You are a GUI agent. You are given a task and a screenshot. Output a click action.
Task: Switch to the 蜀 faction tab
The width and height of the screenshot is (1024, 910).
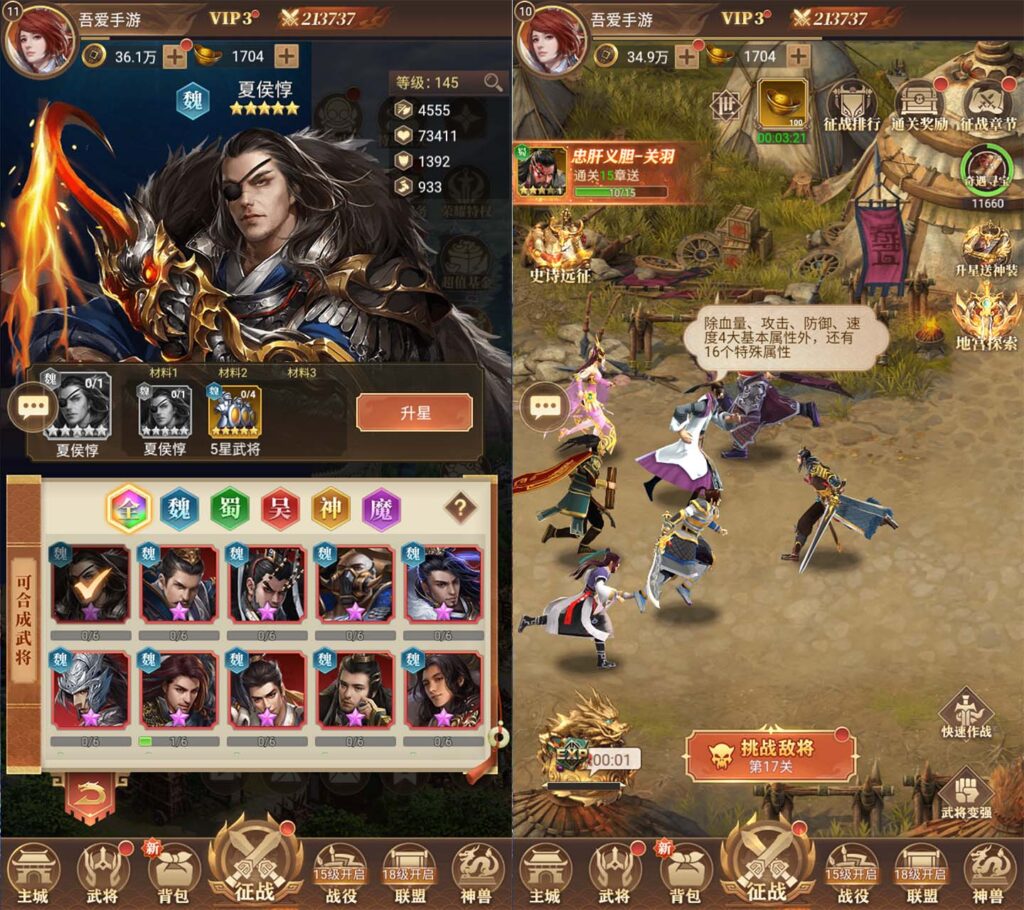point(230,508)
